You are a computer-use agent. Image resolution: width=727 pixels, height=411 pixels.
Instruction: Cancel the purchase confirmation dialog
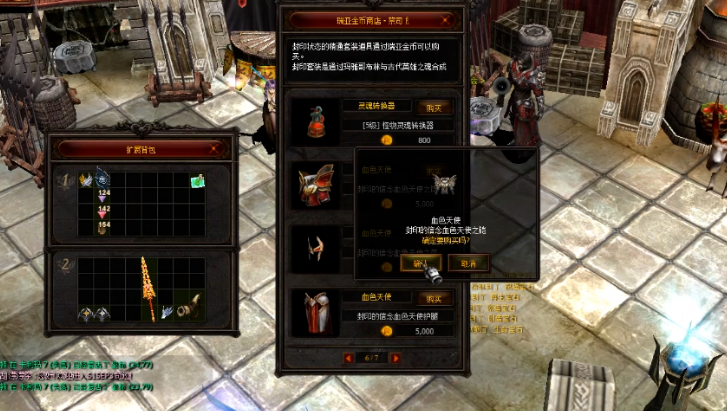coord(468,262)
